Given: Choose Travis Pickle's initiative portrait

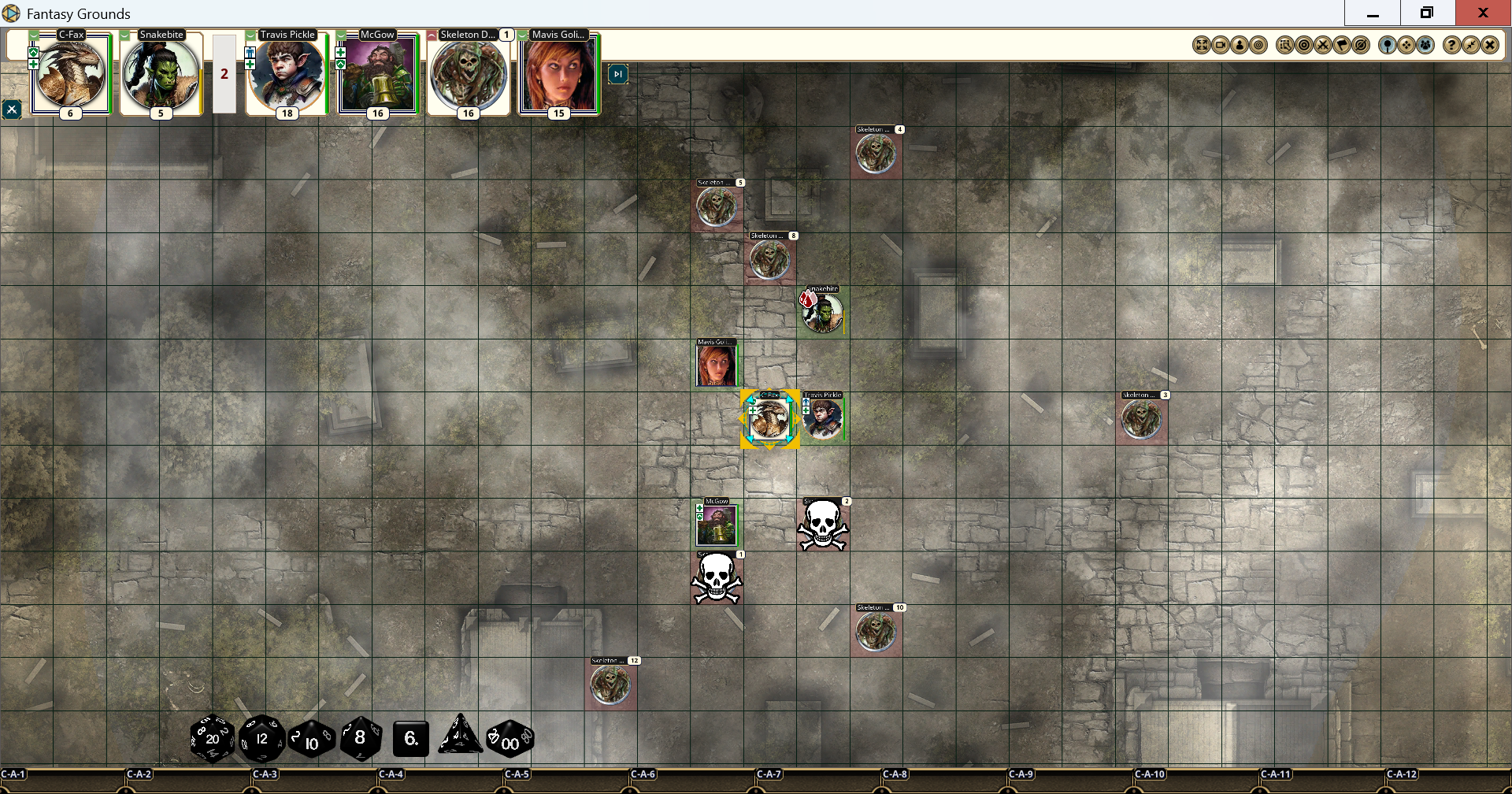Looking at the screenshot, I should coord(287,74).
